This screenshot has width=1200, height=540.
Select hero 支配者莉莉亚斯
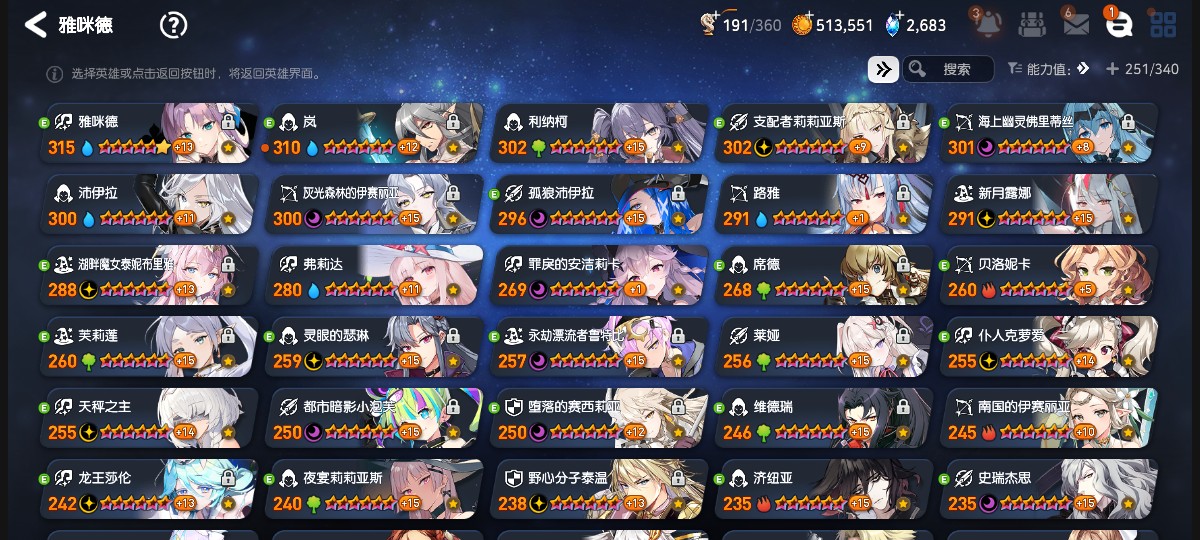824,134
